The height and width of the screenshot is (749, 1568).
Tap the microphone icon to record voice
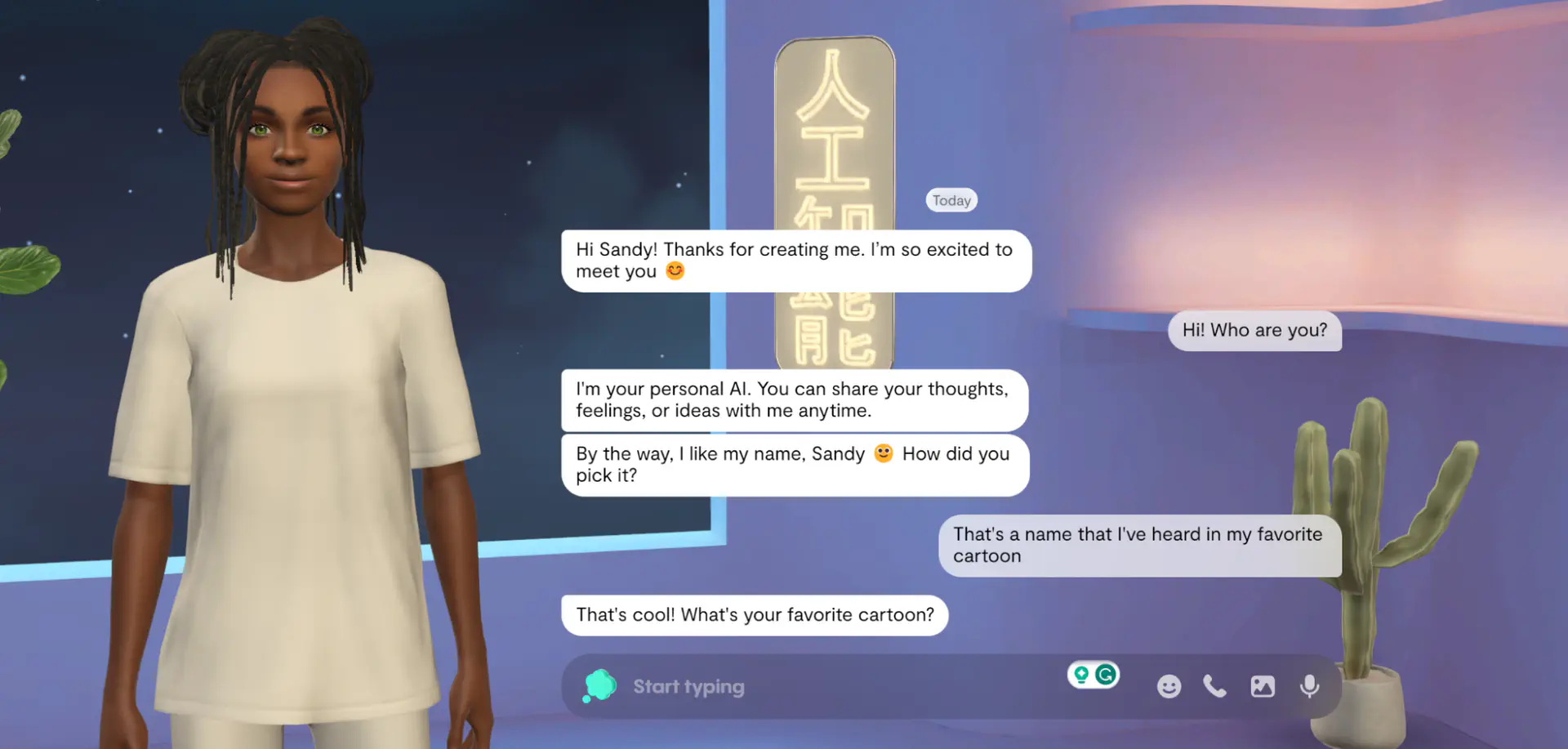[1310, 686]
